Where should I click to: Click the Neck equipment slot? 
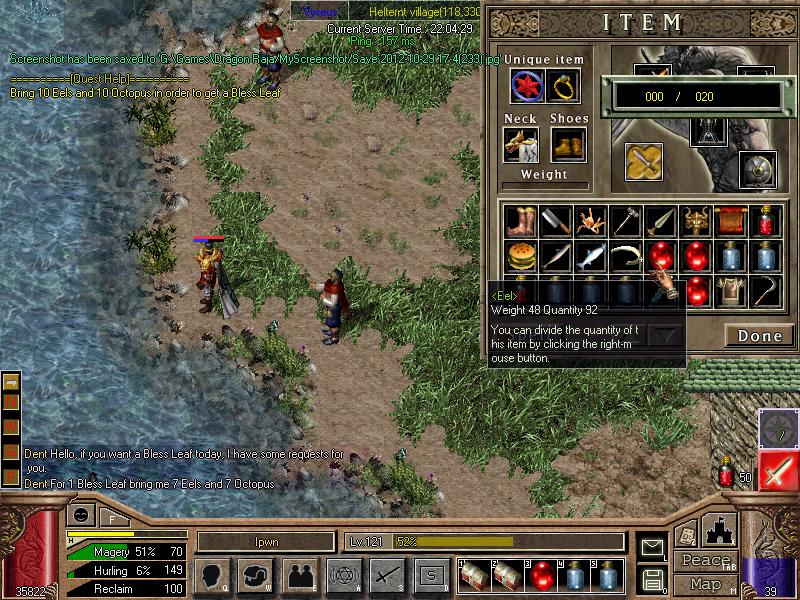[521, 145]
